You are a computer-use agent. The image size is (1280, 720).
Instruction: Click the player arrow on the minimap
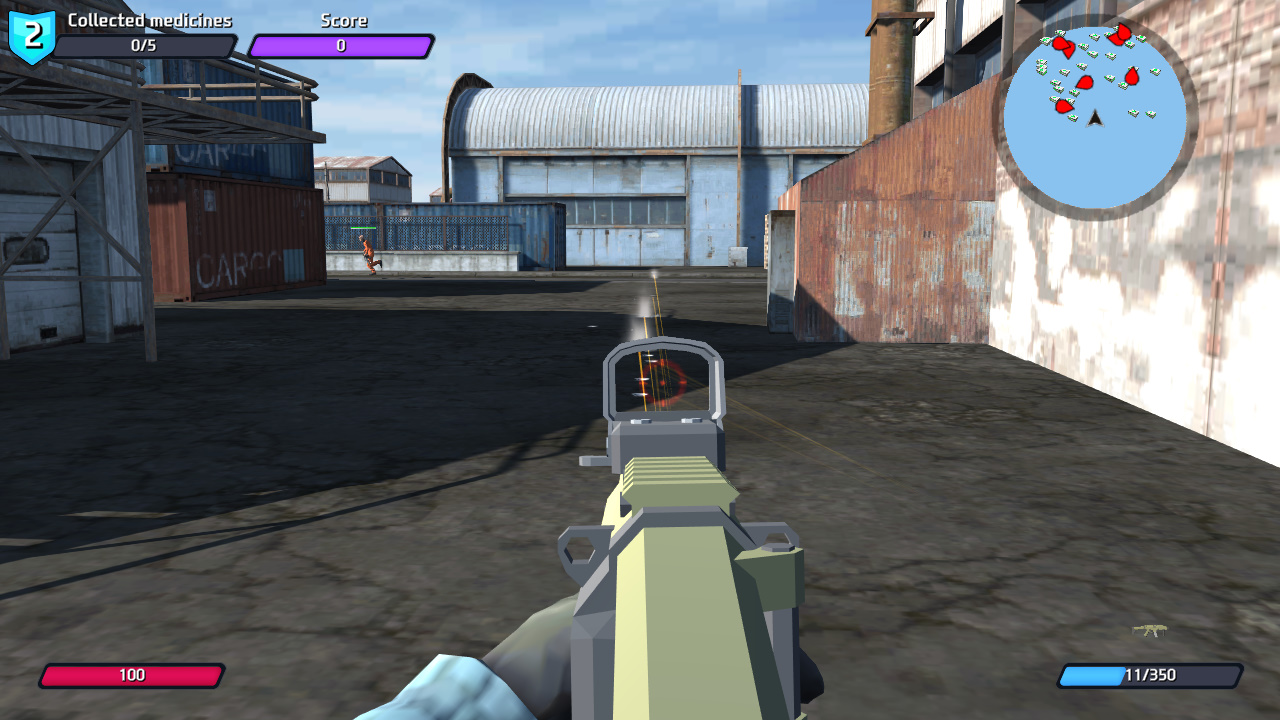click(1094, 120)
